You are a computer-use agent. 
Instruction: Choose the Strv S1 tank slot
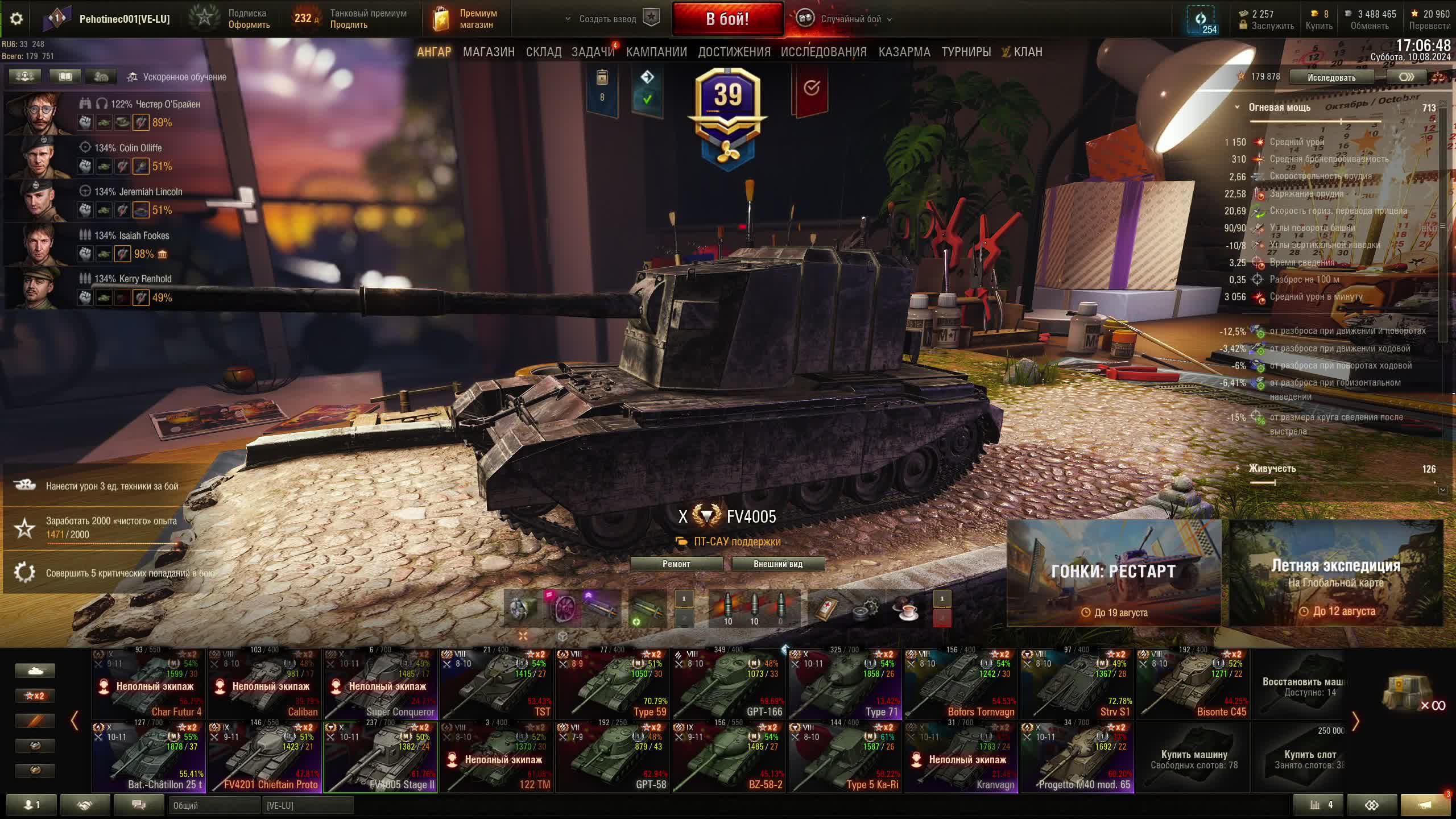pos(1077,684)
